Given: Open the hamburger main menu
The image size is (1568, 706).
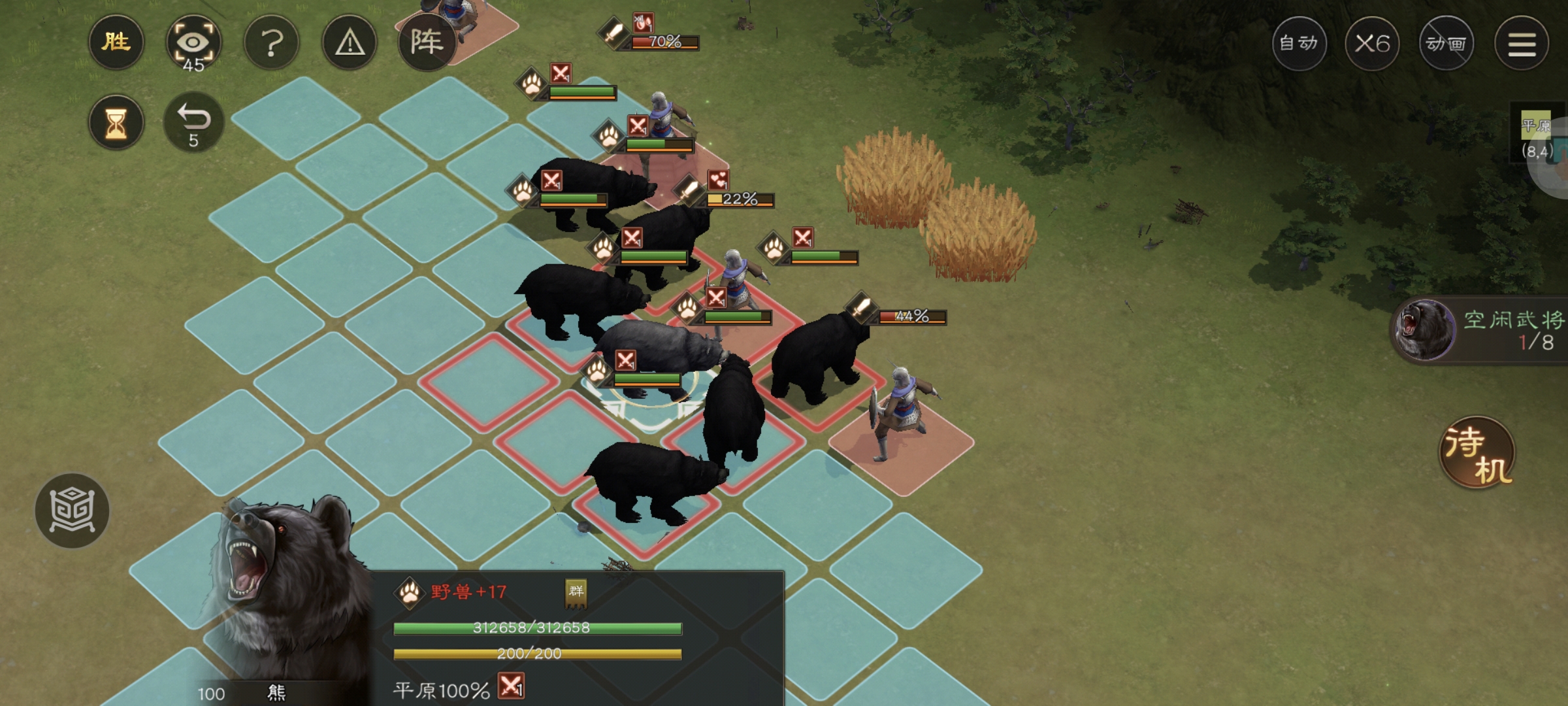Looking at the screenshot, I should [x=1522, y=44].
